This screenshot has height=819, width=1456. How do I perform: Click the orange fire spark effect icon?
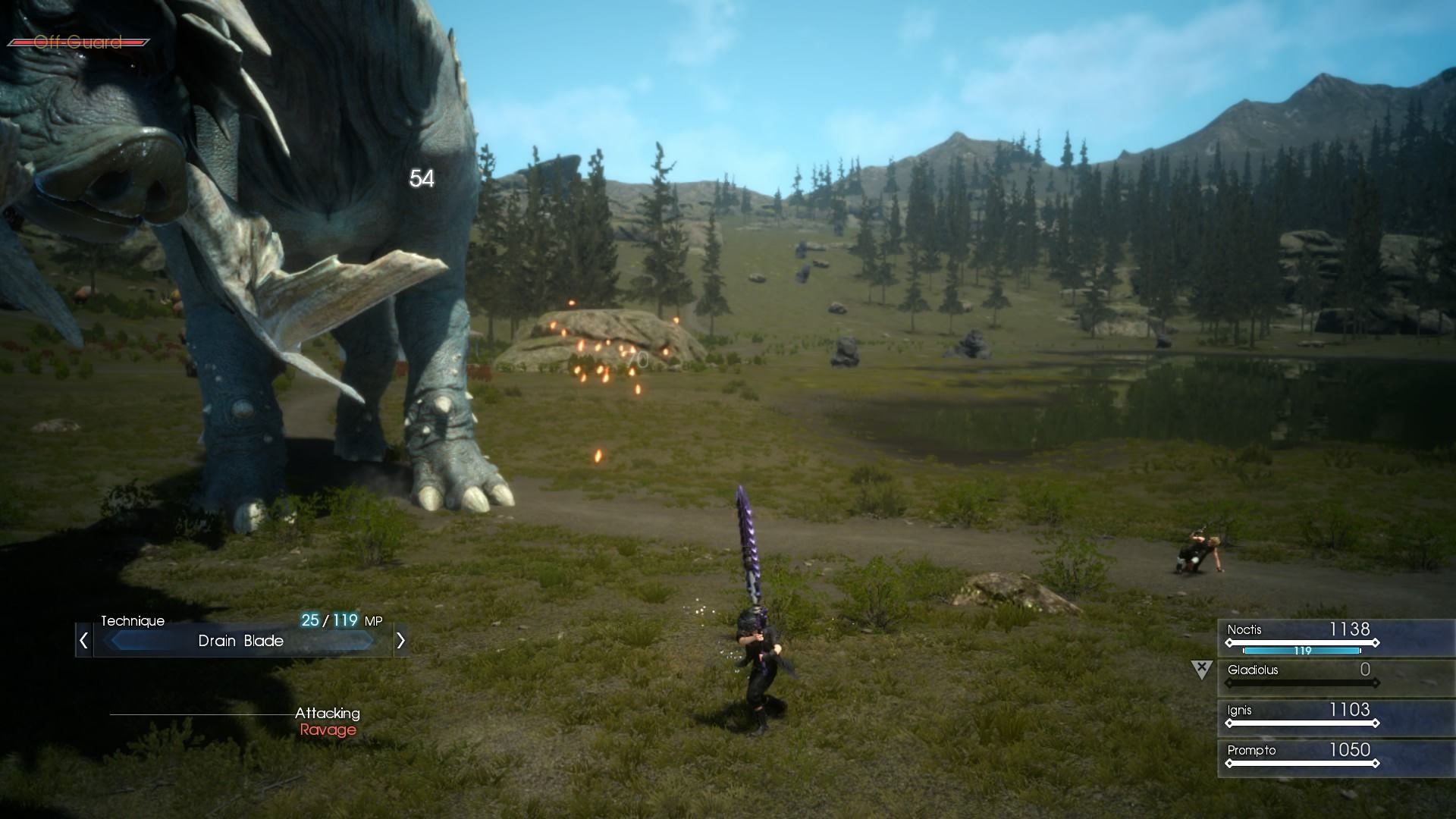pyautogui.click(x=599, y=356)
